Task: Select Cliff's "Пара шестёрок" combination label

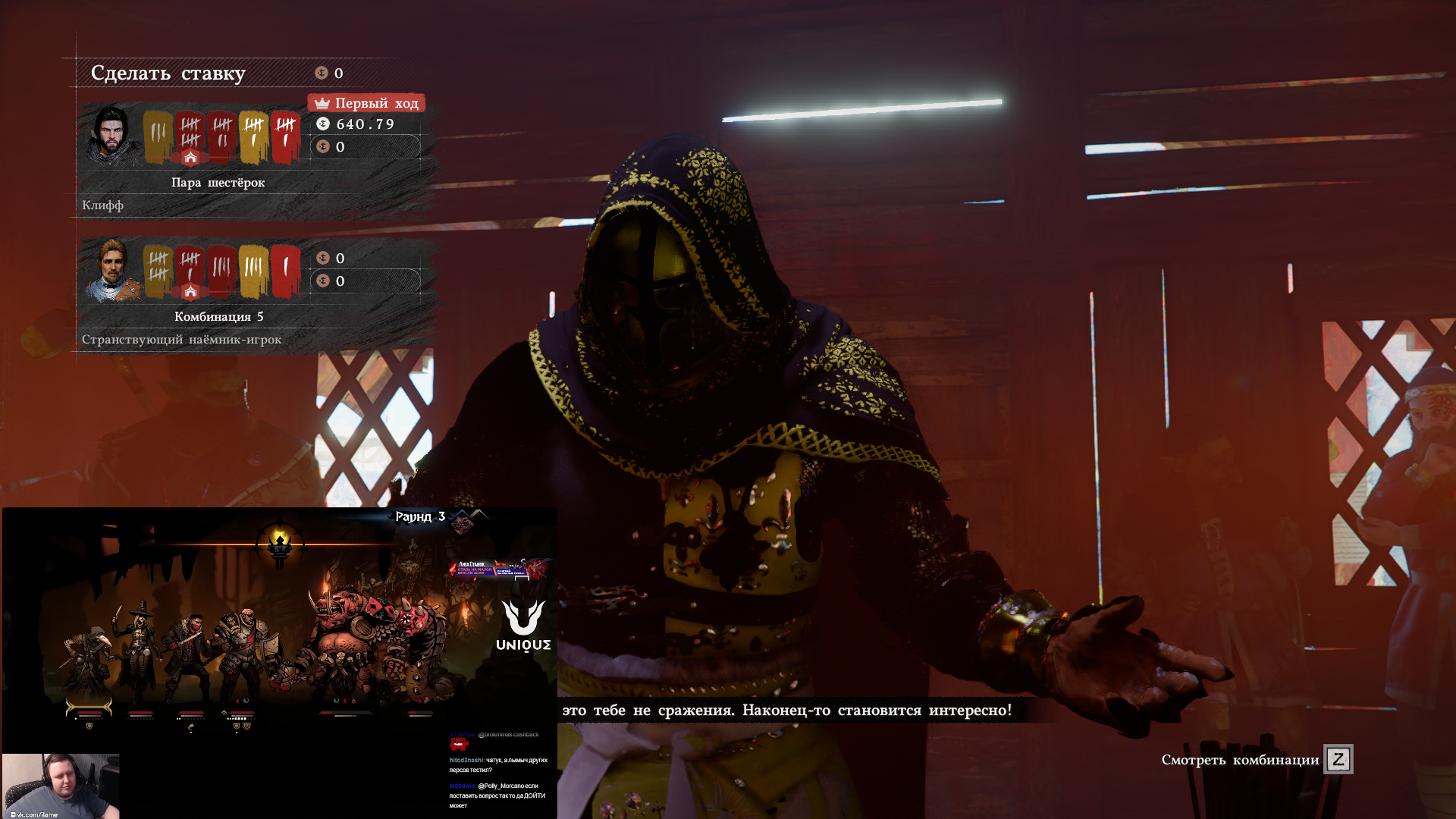Action: click(x=218, y=183)
